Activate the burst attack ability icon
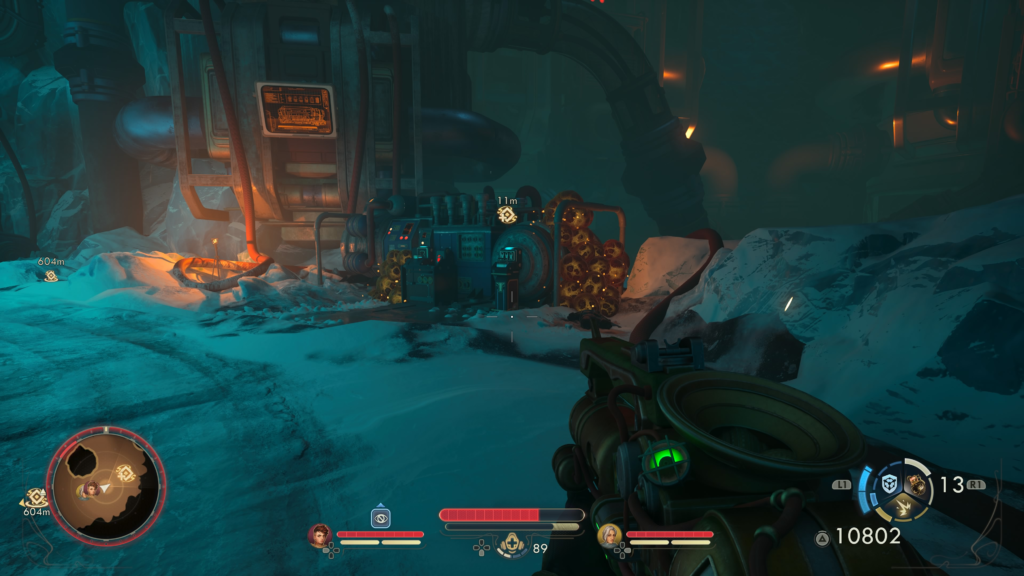 click(x=905, y=506)
